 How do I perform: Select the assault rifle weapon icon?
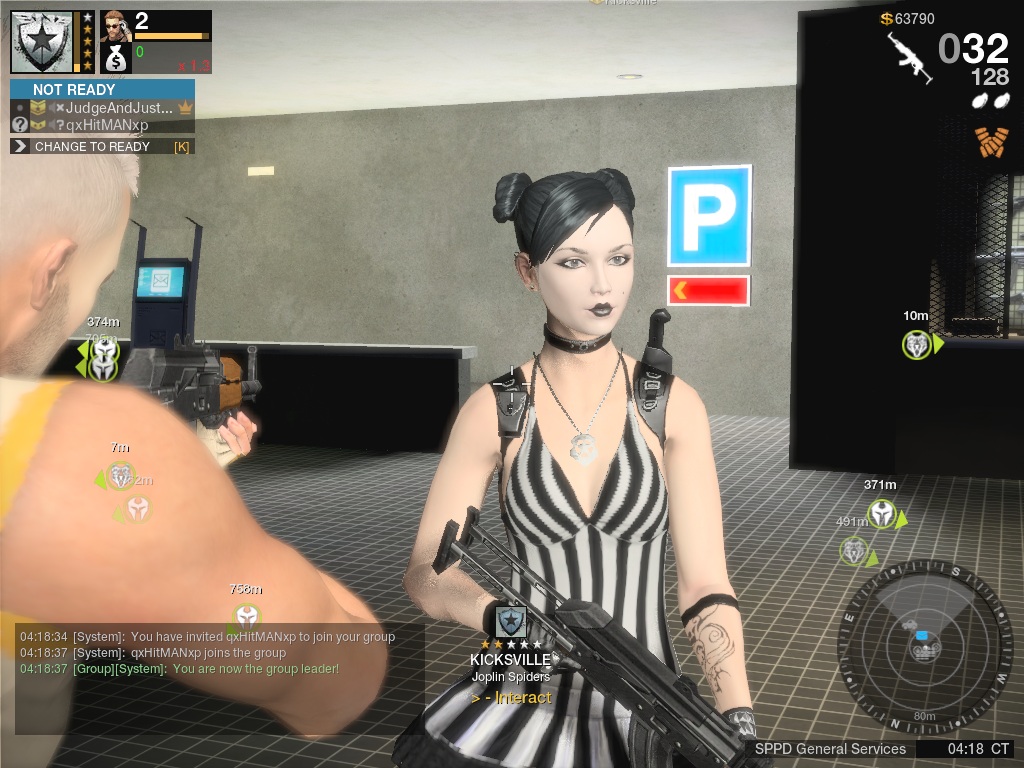tap(908, 55)
